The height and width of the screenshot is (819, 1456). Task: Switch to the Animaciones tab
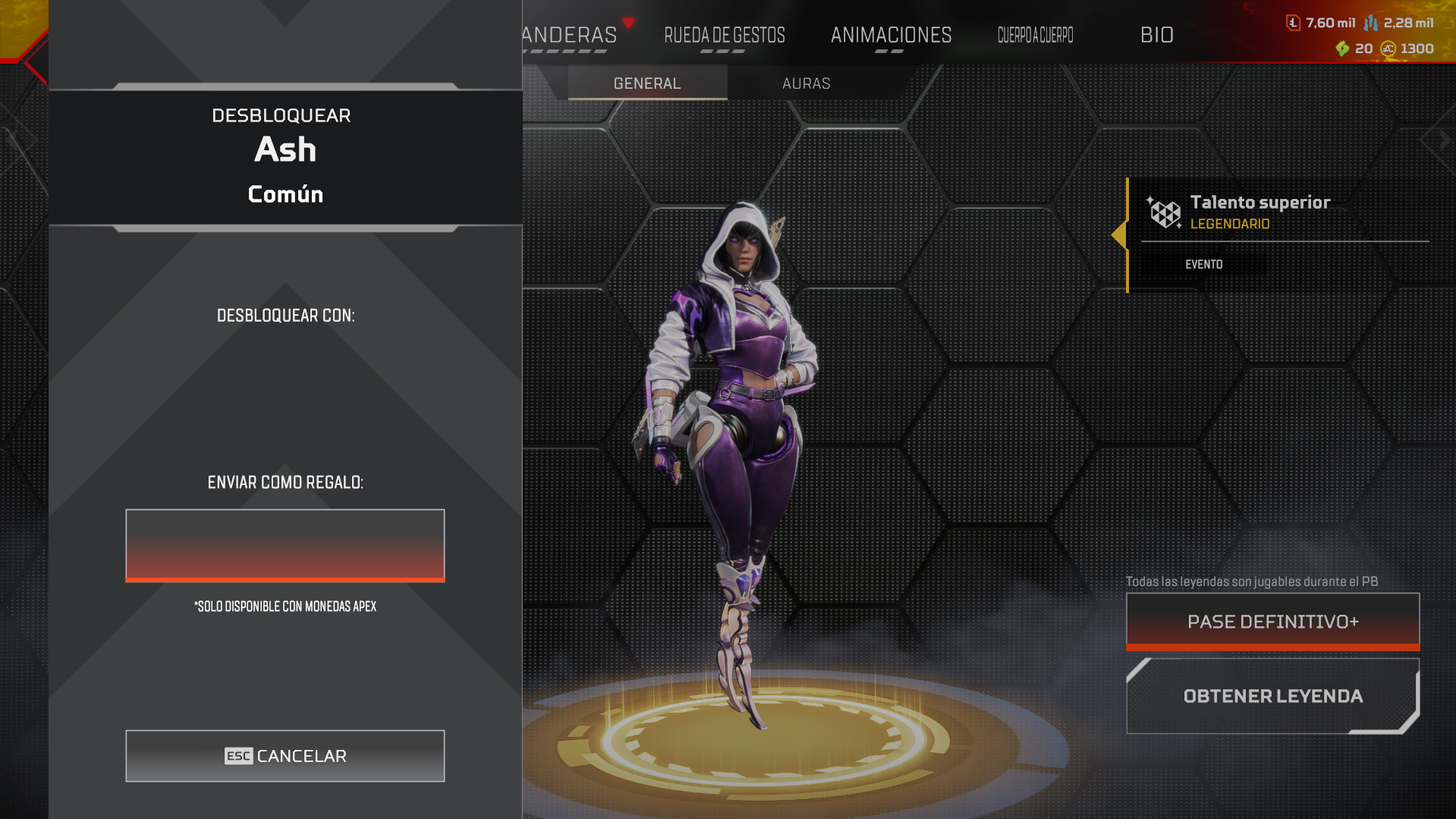click(x=891, y=36)
